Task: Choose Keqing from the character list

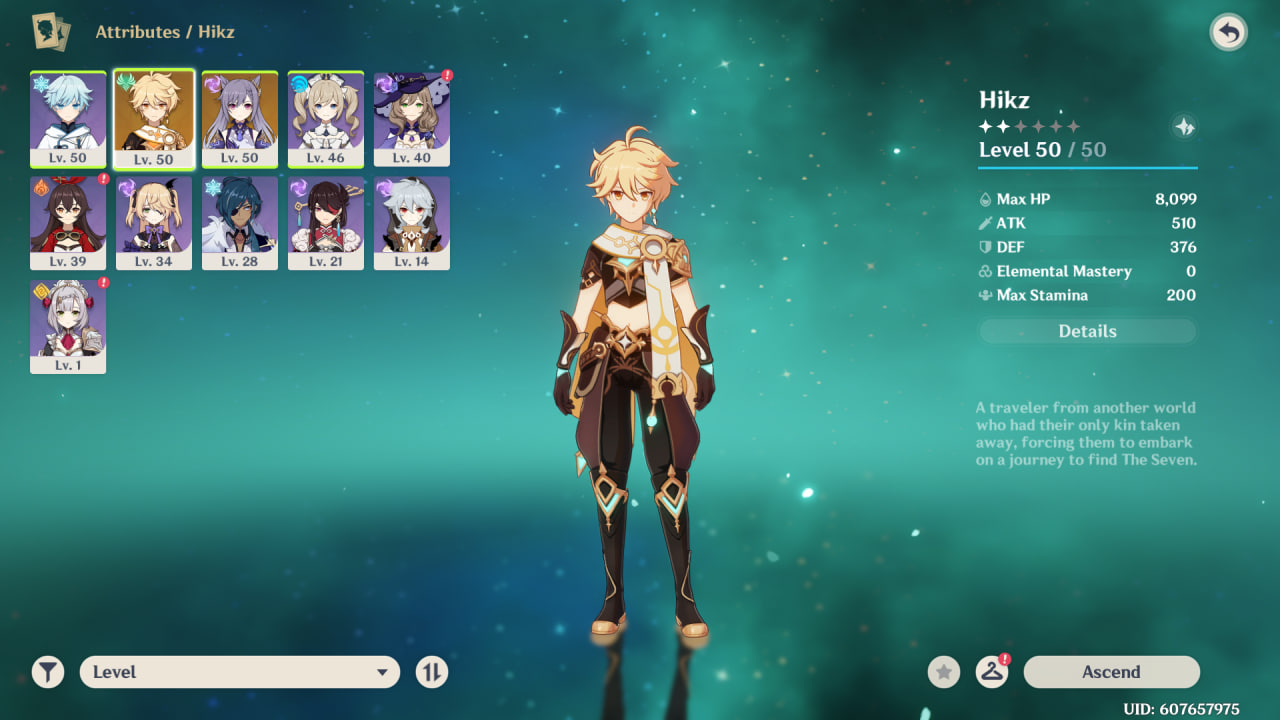Action: 240,118
